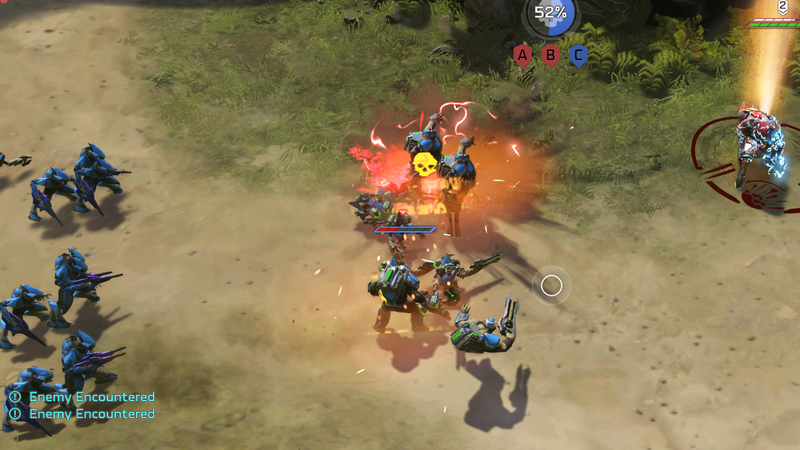The image size is (800, 450).
Task: Select the red control point B marker
Action: pos(550,55)
